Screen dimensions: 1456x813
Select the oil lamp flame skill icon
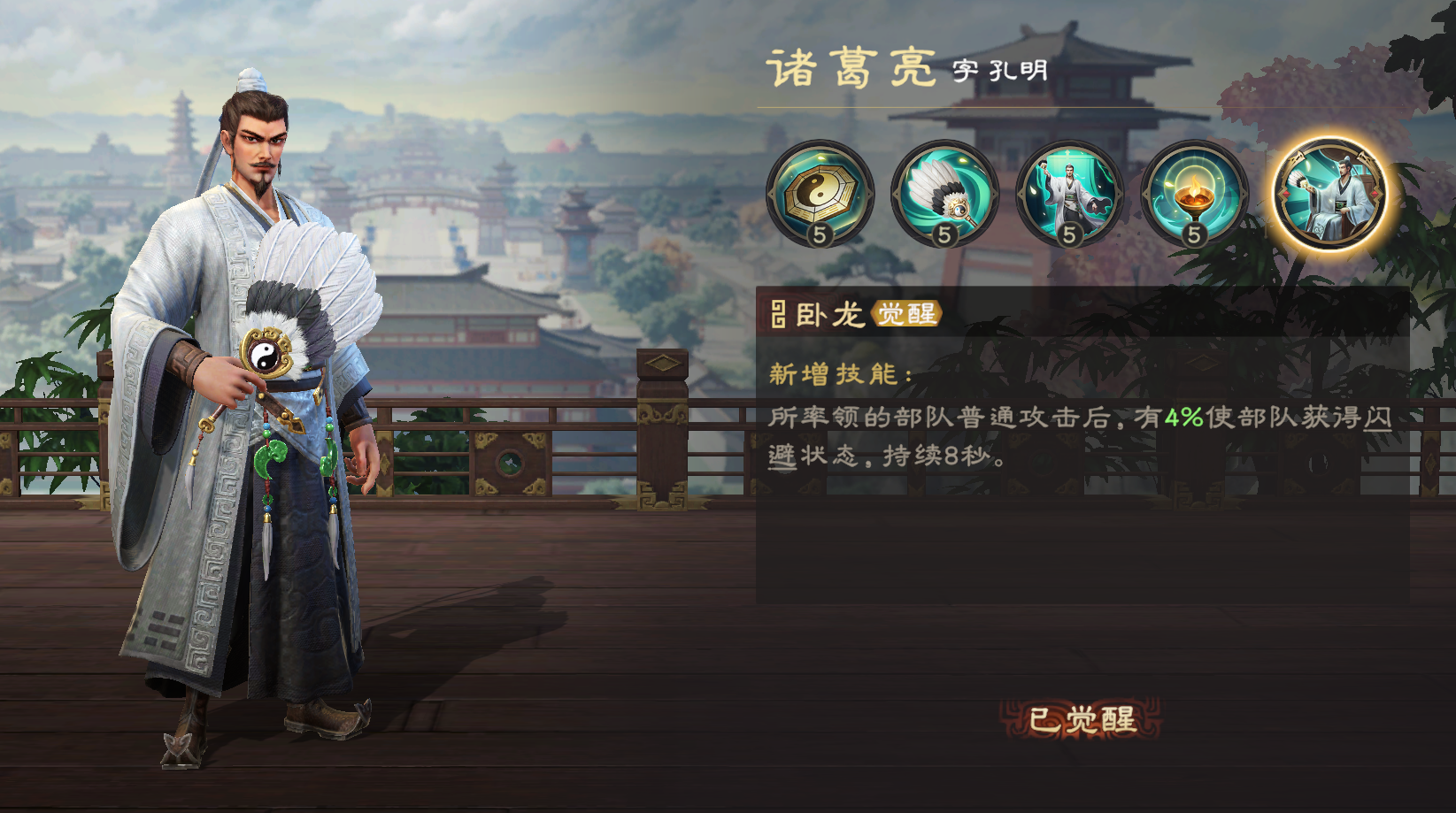tap(1195, 193)
